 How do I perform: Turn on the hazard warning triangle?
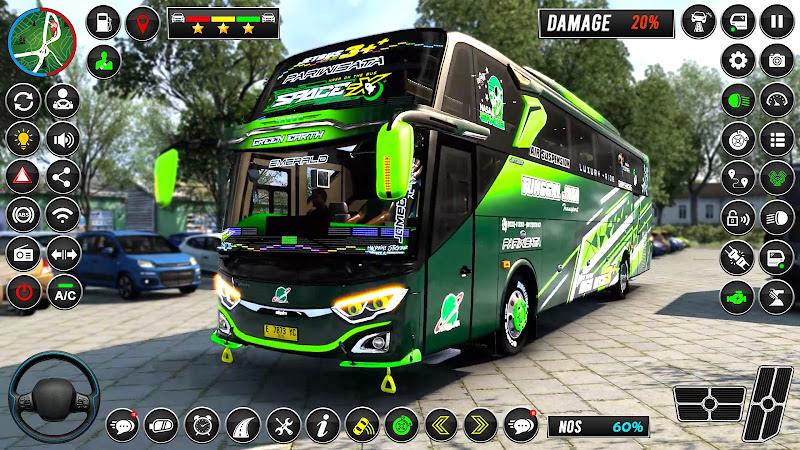click(x=22, y=176)
